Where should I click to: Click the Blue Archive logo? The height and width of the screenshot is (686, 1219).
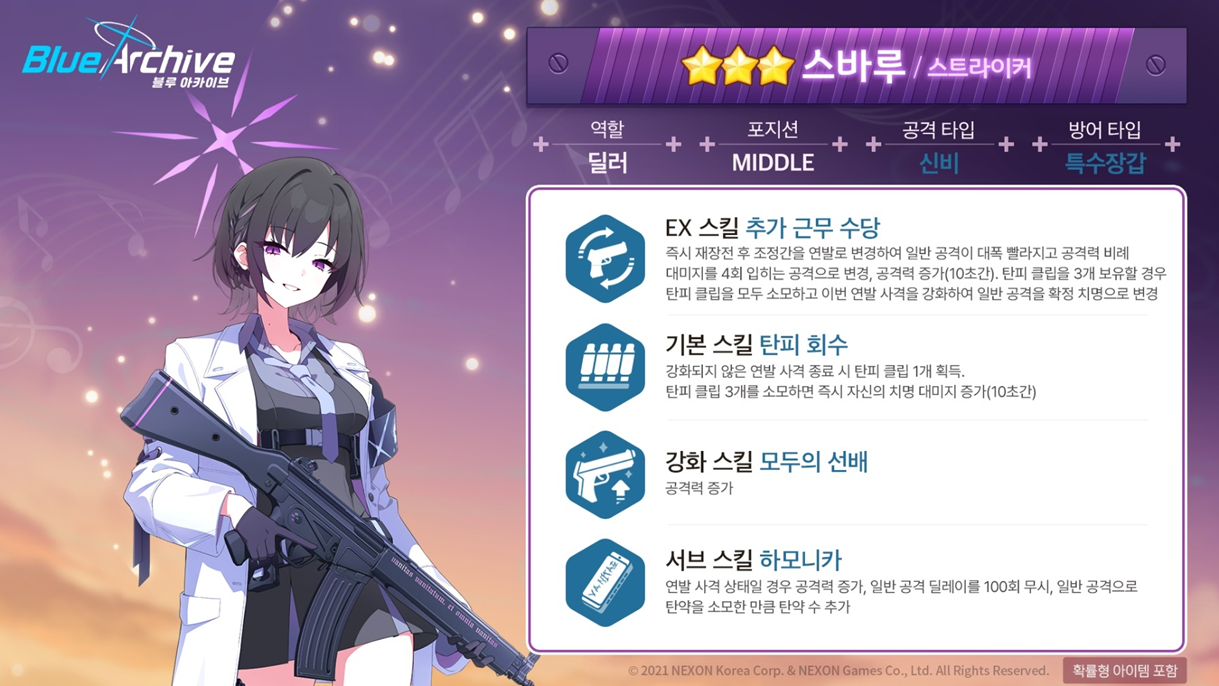coord(129,59)
